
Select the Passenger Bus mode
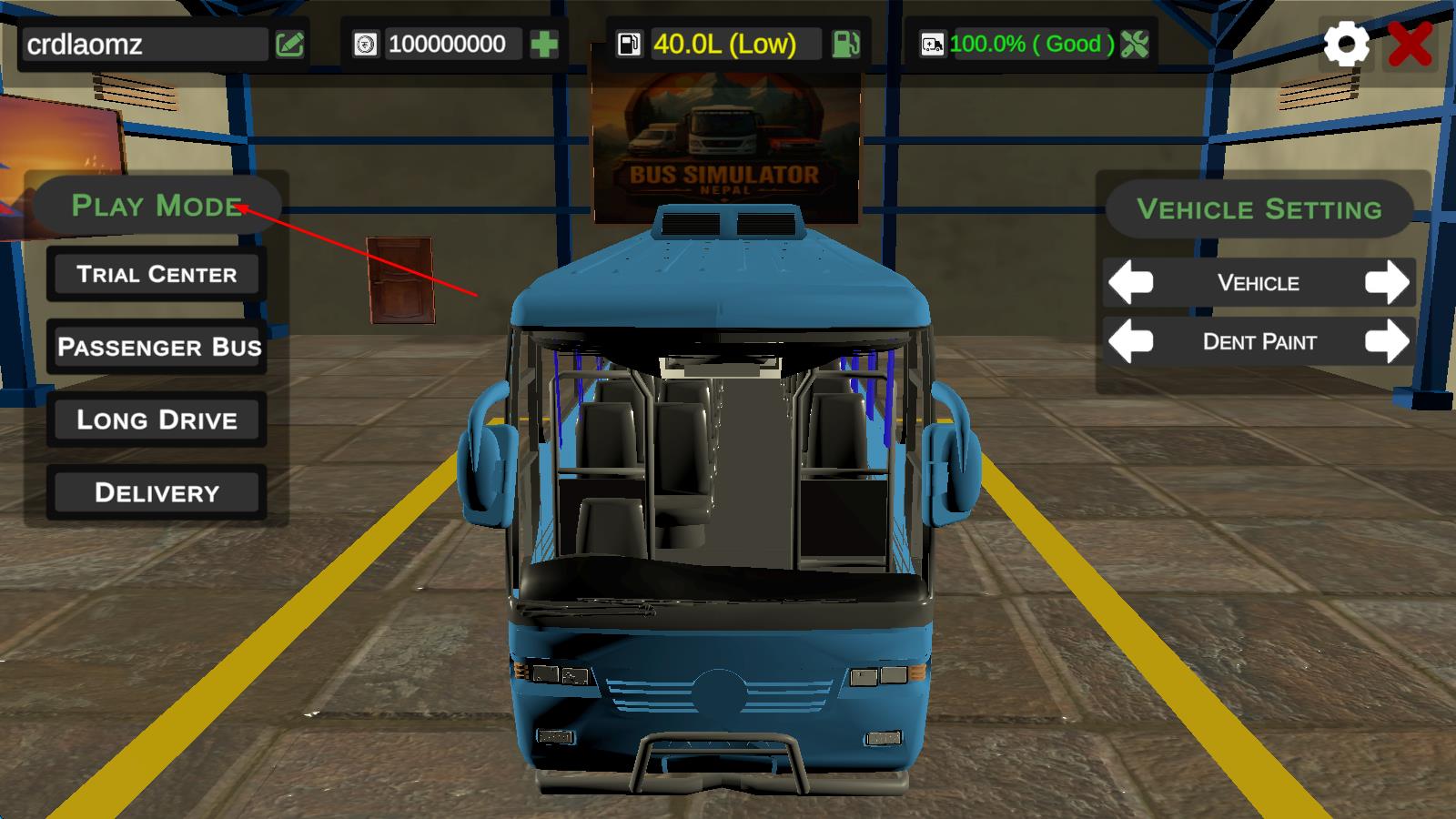[x=157, y=347]
